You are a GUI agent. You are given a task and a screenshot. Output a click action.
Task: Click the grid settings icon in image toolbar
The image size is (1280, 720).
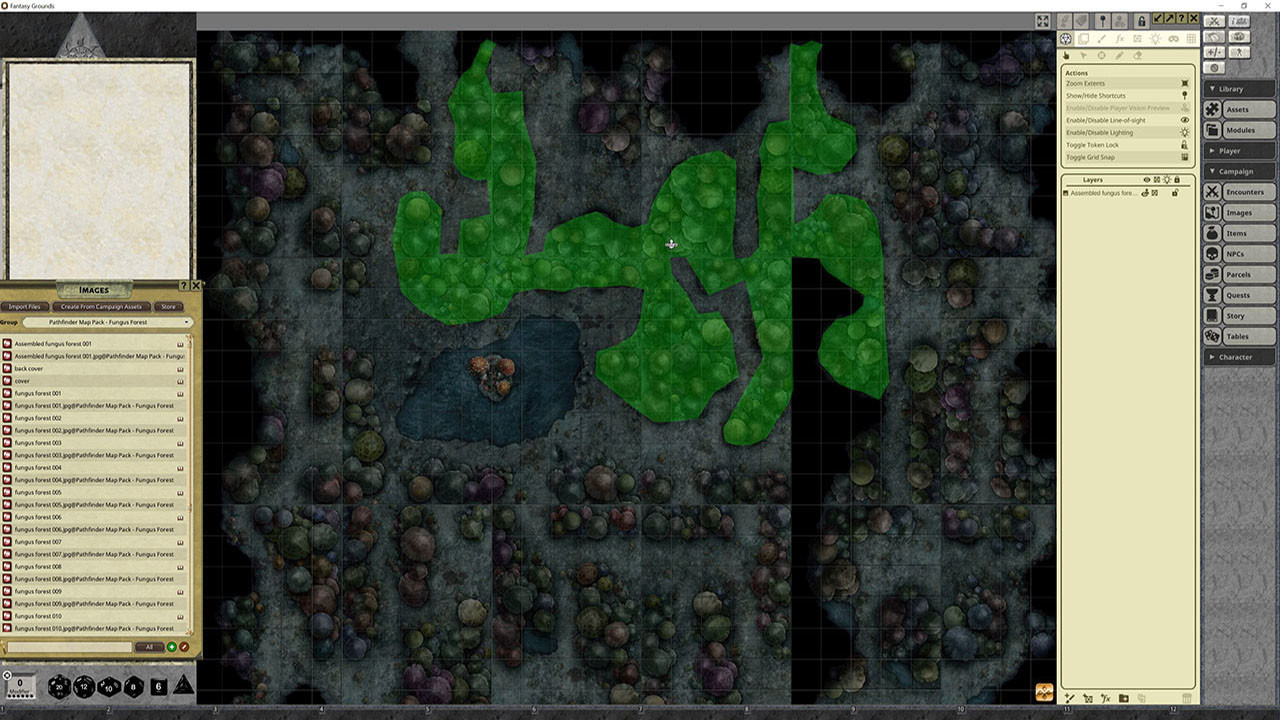(x=1191, y=39)
